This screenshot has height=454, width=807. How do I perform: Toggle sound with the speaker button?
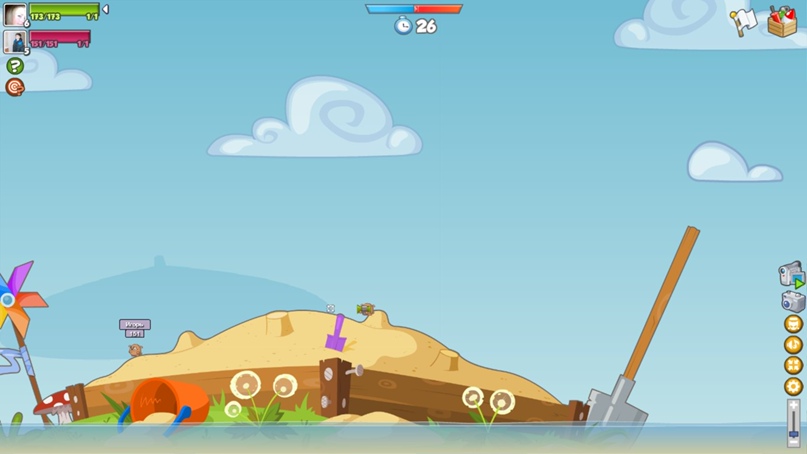[x=793, y=345]
